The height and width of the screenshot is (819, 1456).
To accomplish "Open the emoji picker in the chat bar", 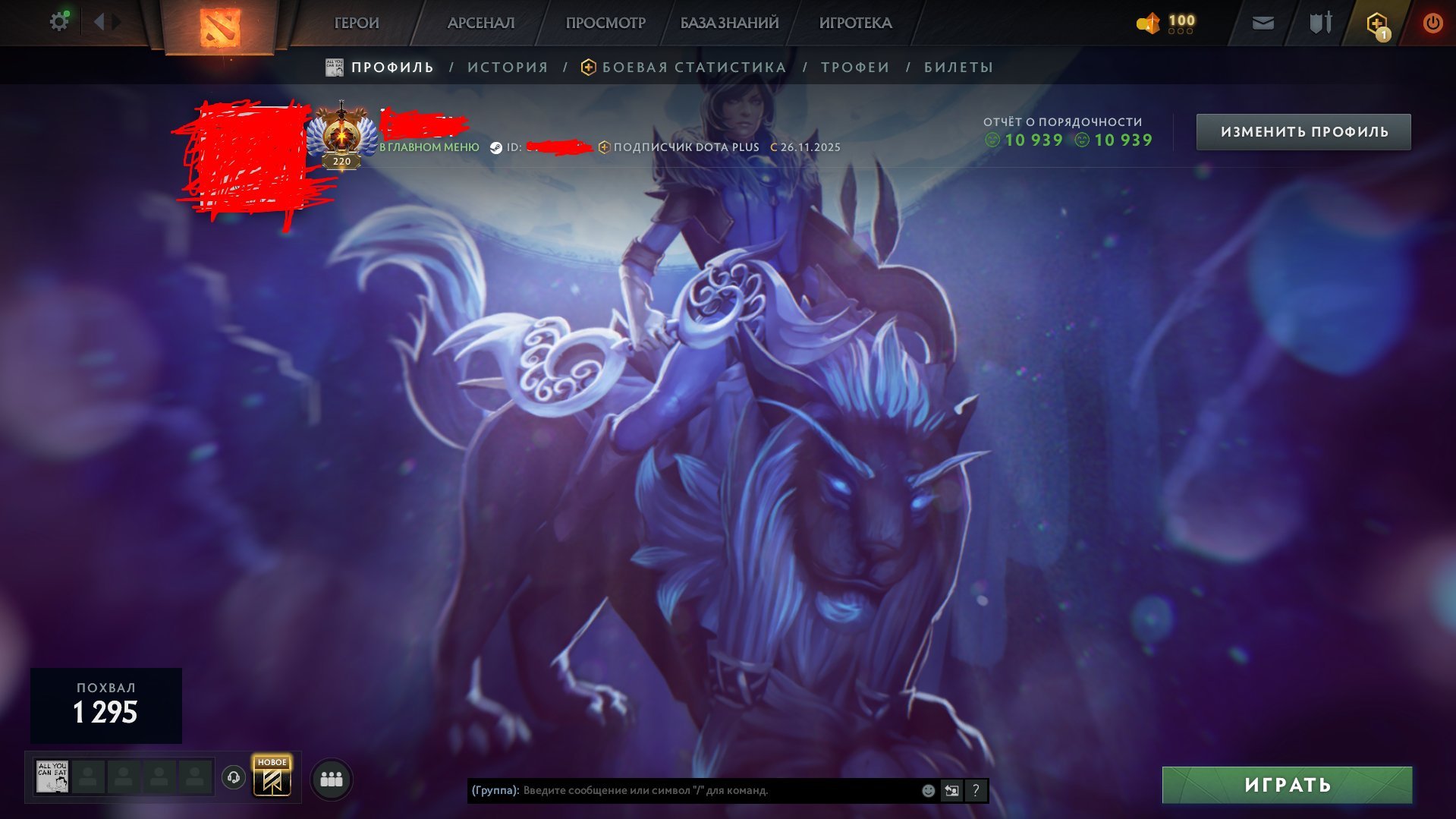I will (x=927, y=790).
